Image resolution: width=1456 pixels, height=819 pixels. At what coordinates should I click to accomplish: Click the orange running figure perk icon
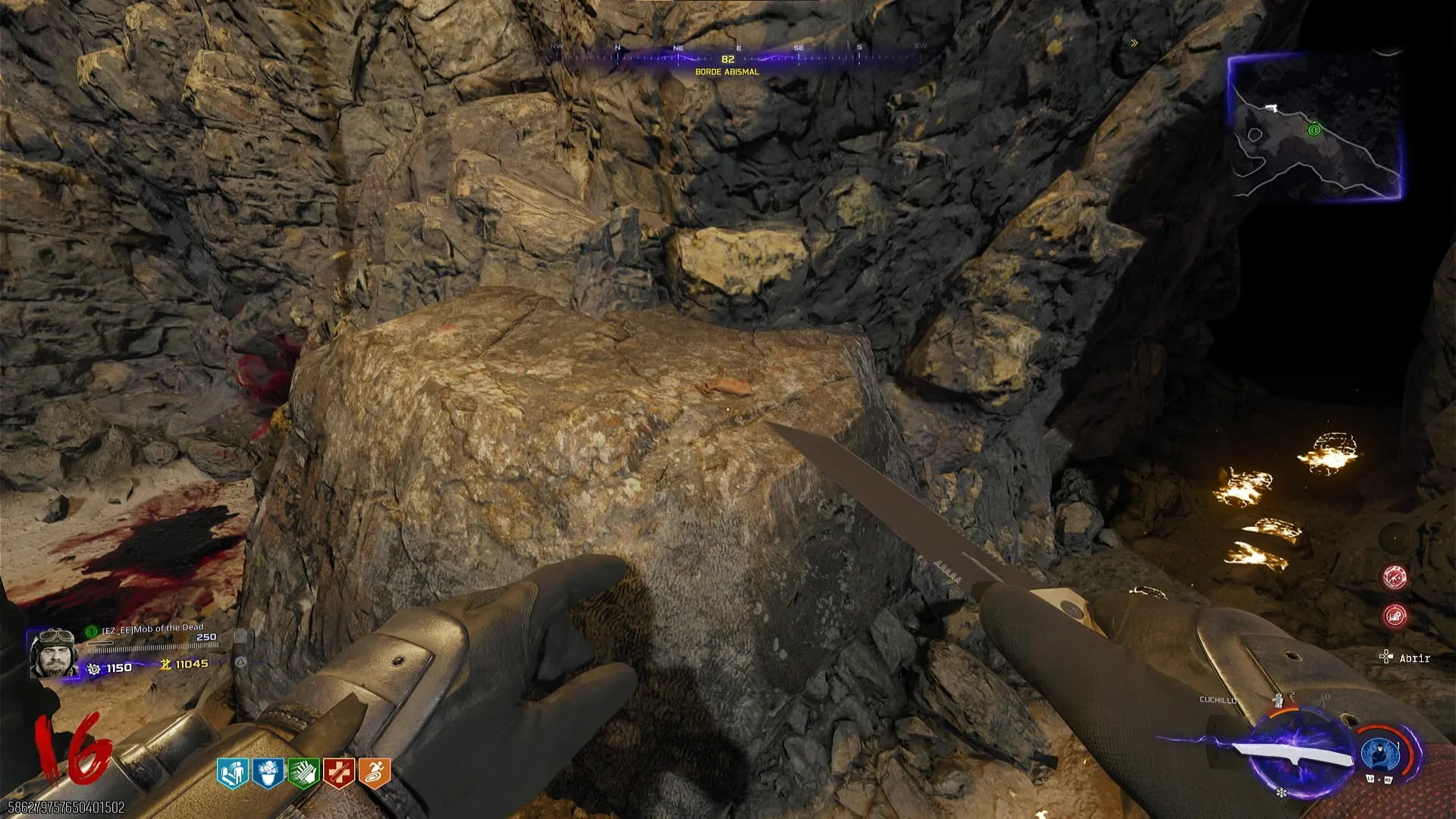click(375, 773)
